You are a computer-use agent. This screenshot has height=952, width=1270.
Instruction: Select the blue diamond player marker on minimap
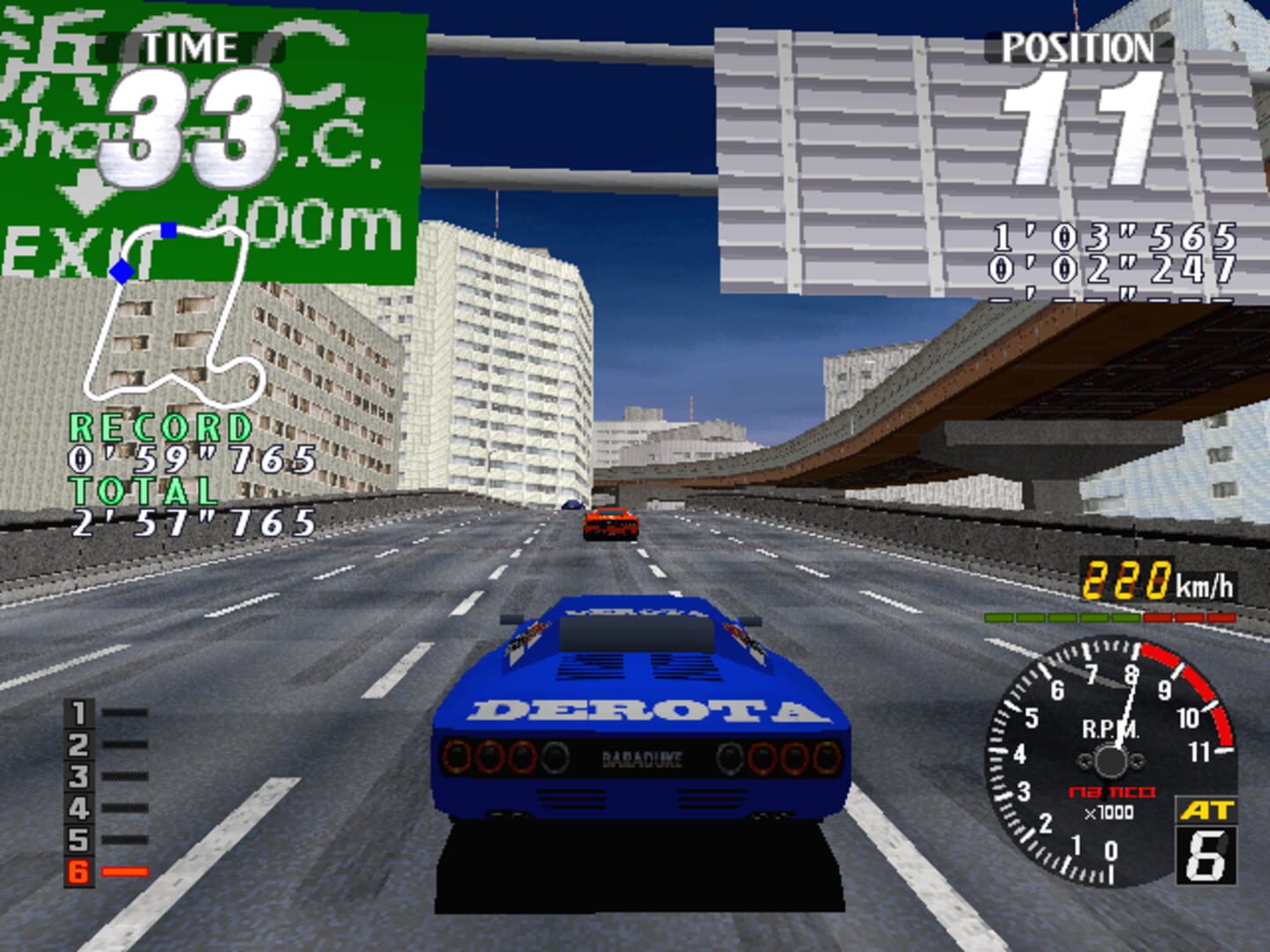point(121,271)
